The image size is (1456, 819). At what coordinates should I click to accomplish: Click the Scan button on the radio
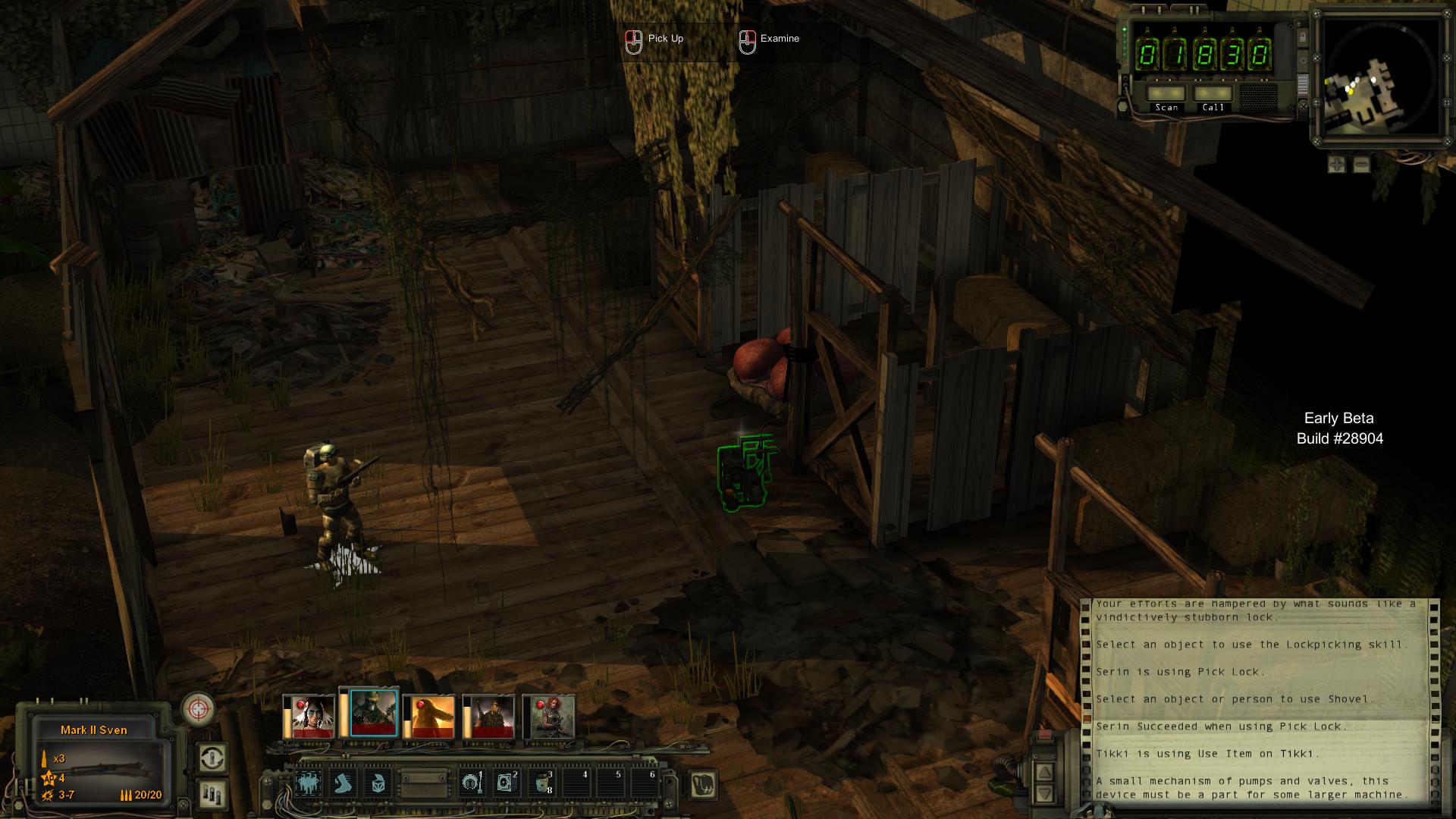(1166, 94)
